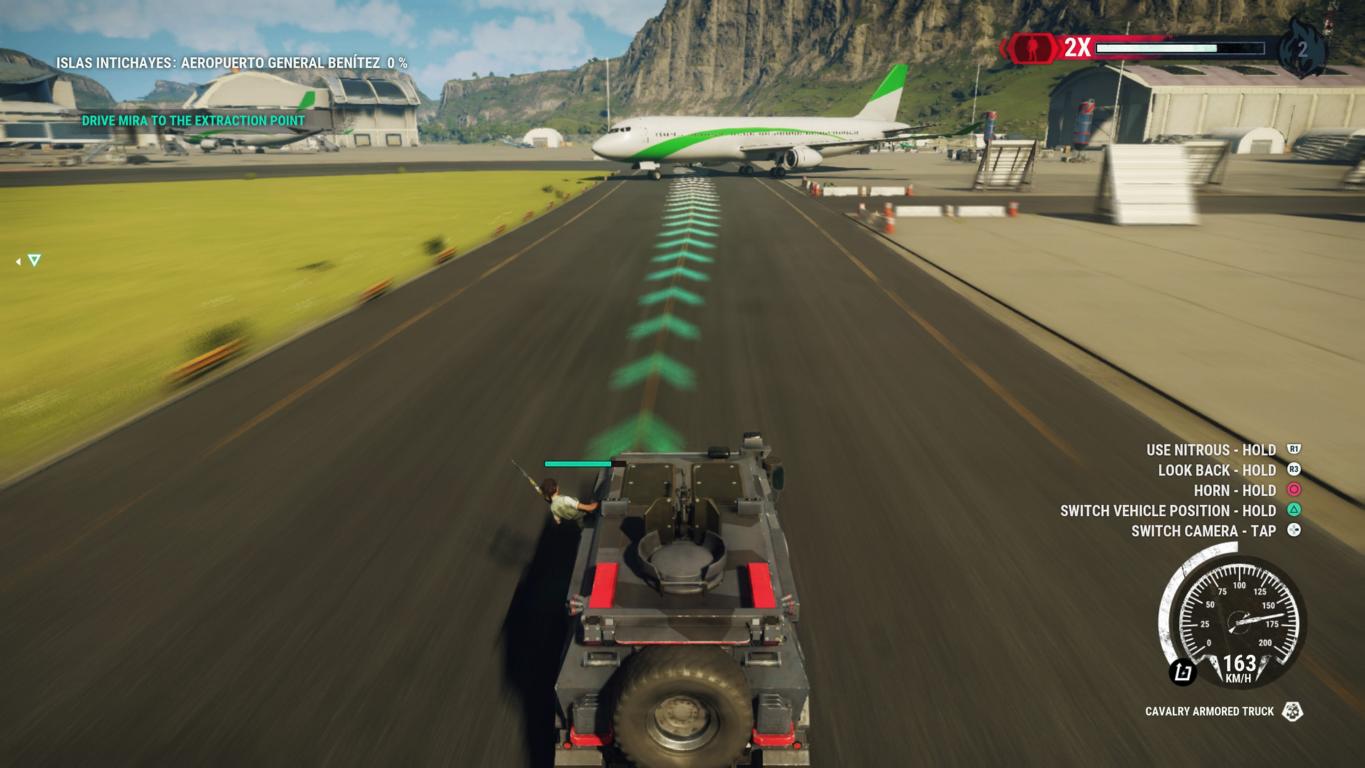Click the Cavalry Armored Truck badge icon
1365x768 pixels.
pos(1292,711)
